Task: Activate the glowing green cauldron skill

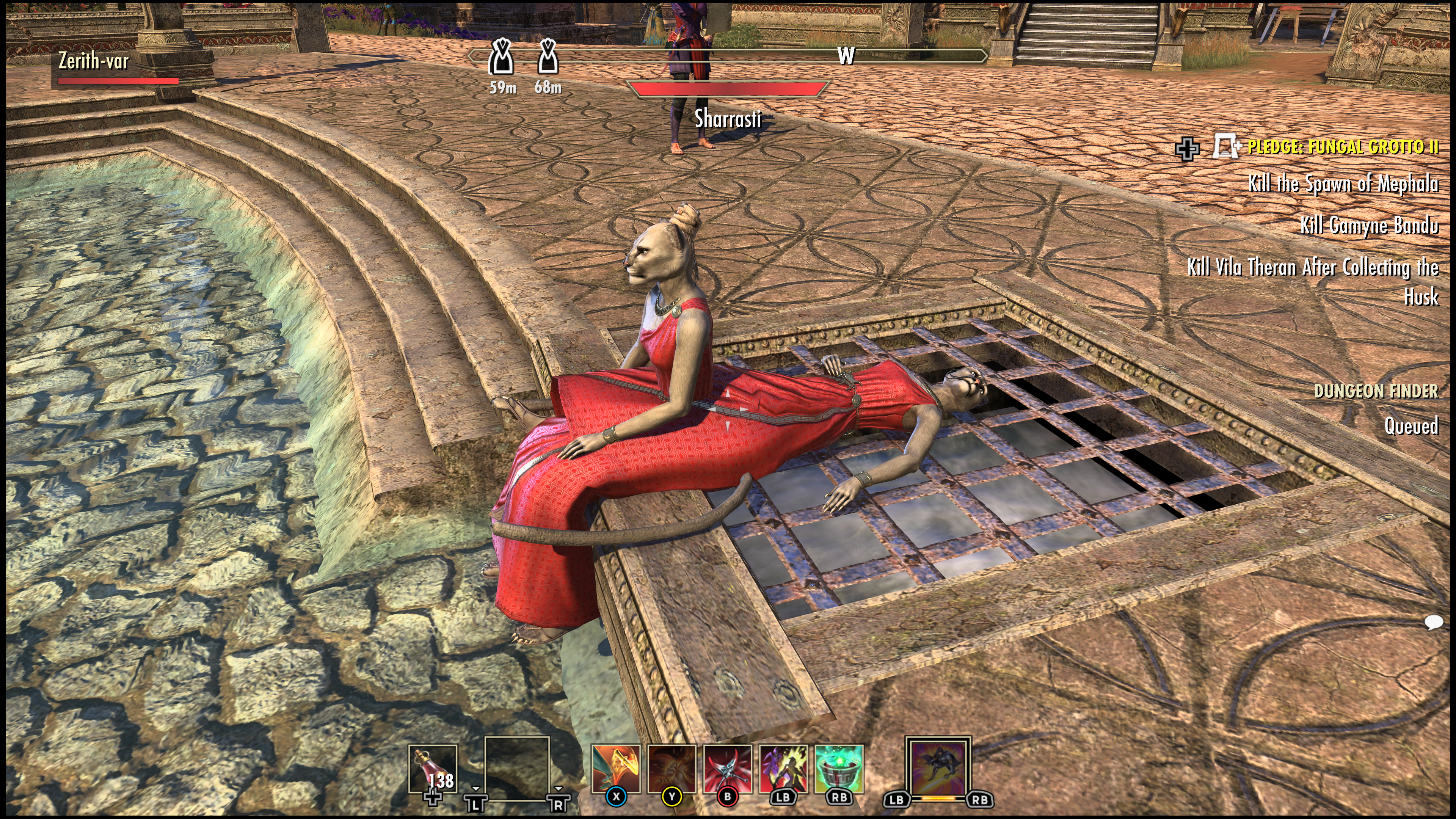Action: point(839,769)
